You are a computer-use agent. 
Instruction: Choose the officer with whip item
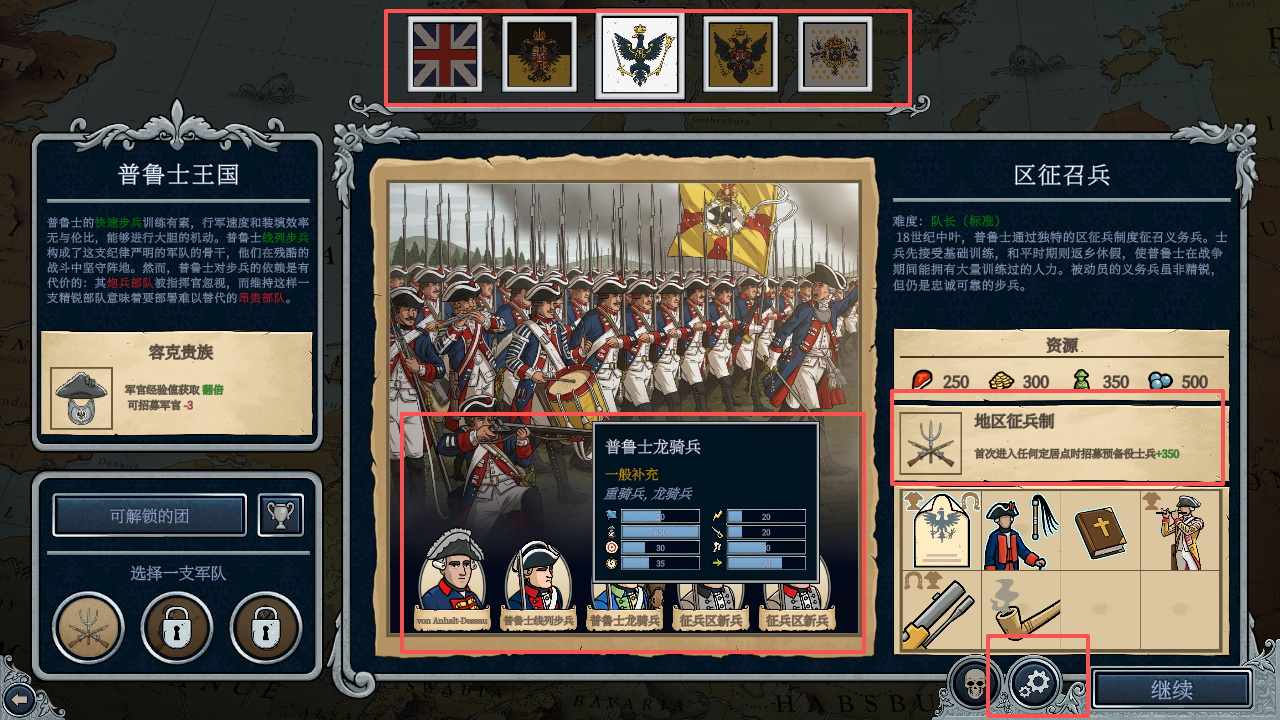point(1020,528)
